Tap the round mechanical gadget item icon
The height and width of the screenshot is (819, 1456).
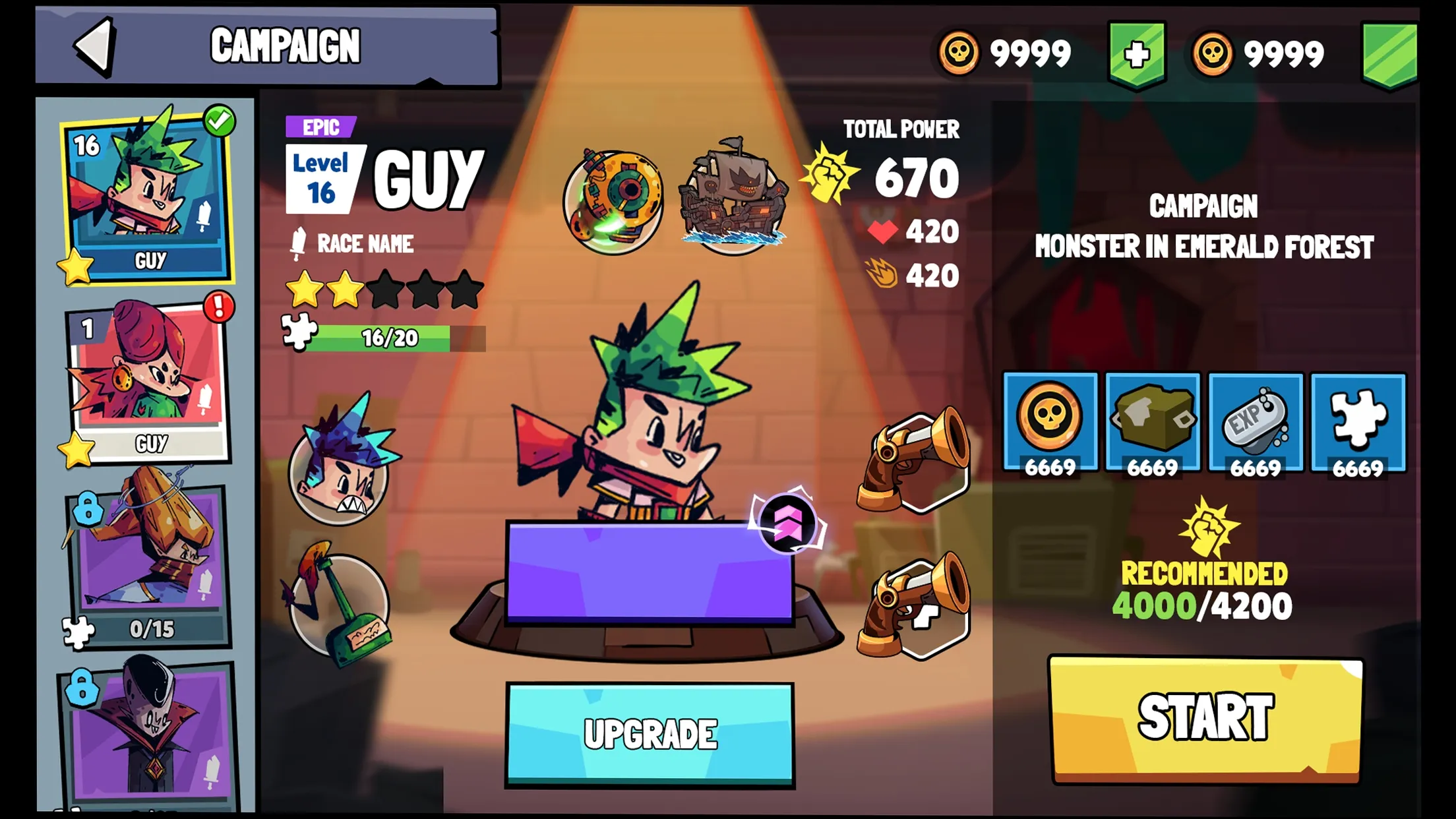[x=614, y=200]
